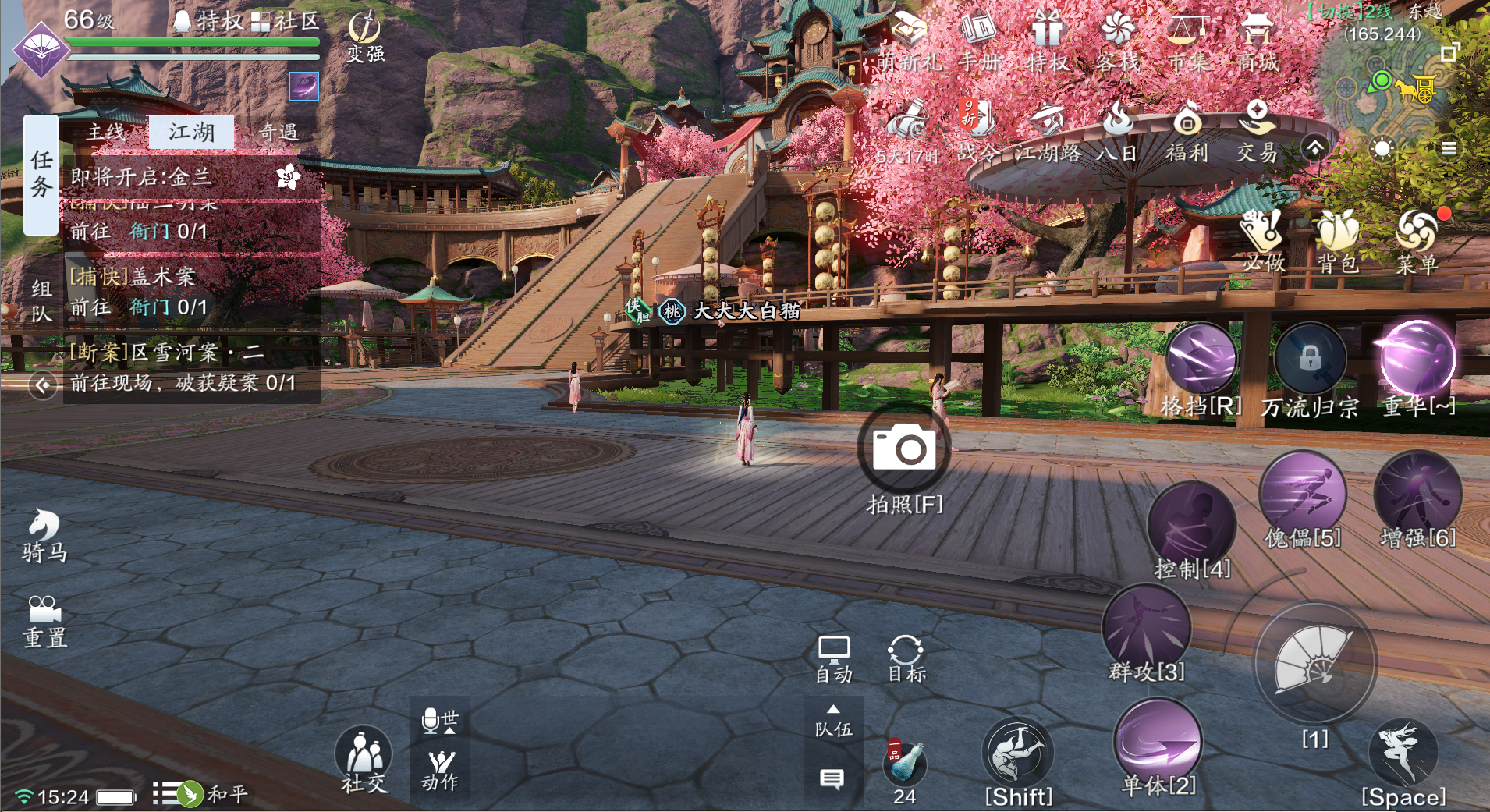Open the 菜单 menu icon
The image size is (1490, 812).
(1417, 241)
